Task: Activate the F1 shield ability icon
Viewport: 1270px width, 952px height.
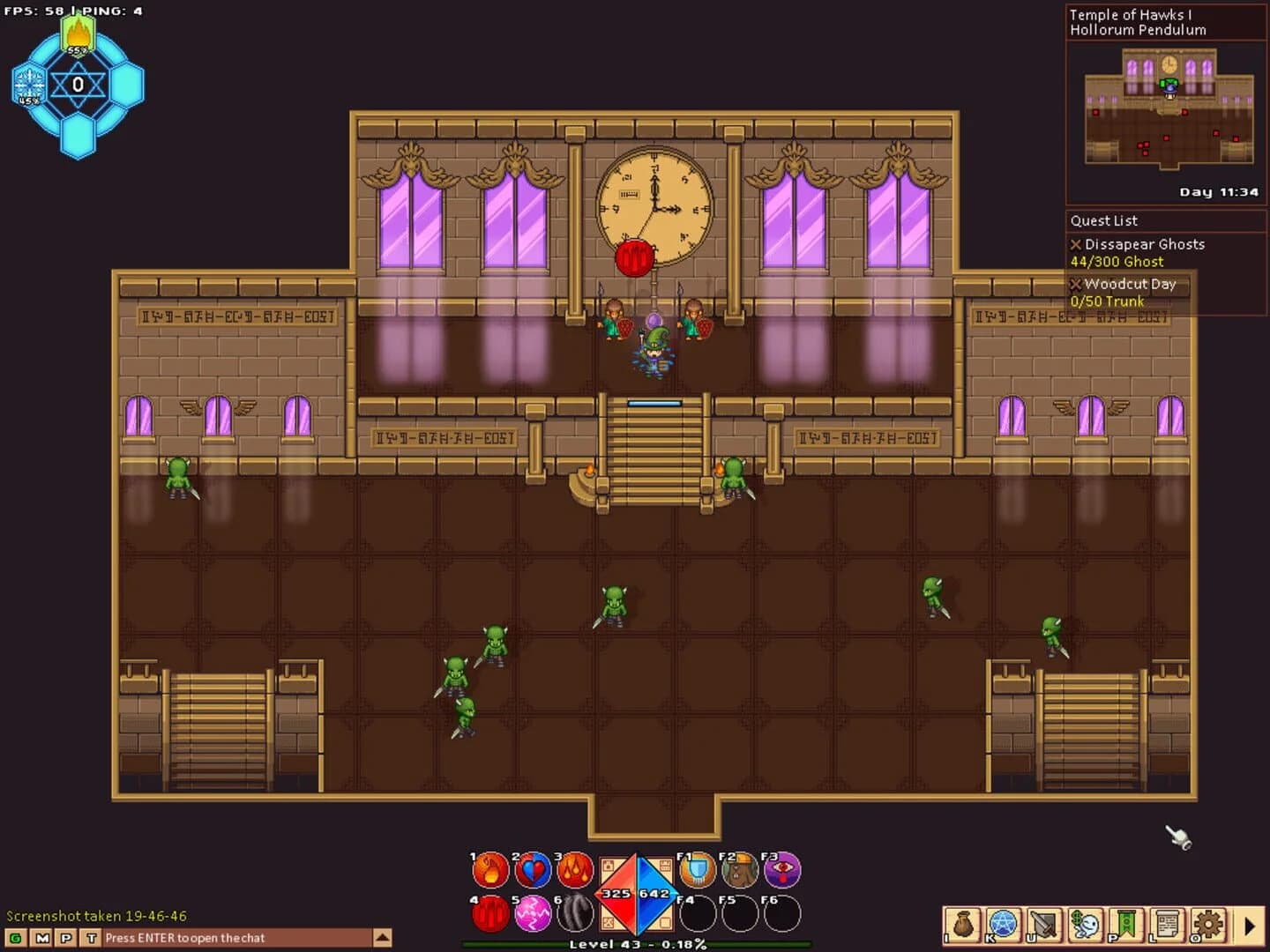Action: point(696,870)
